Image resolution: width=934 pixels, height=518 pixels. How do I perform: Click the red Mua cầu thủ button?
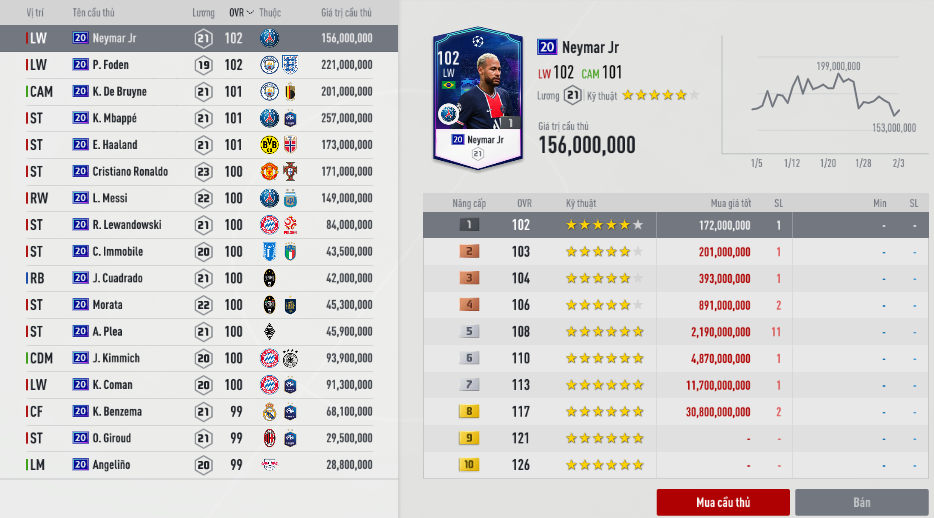tap(723, 502)
